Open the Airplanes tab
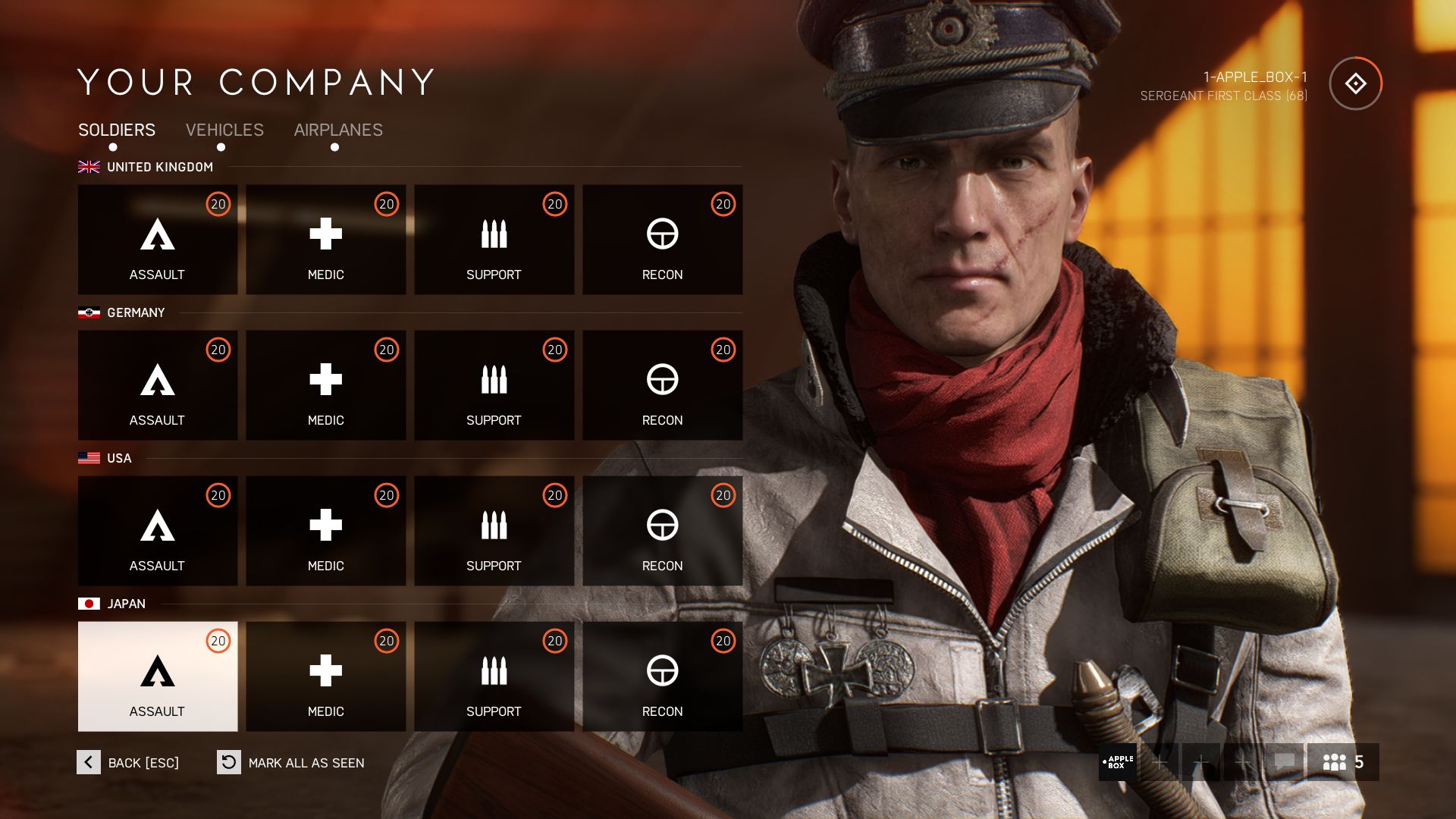The width and height of the screenshot is (1456, 819). point(338,130)
